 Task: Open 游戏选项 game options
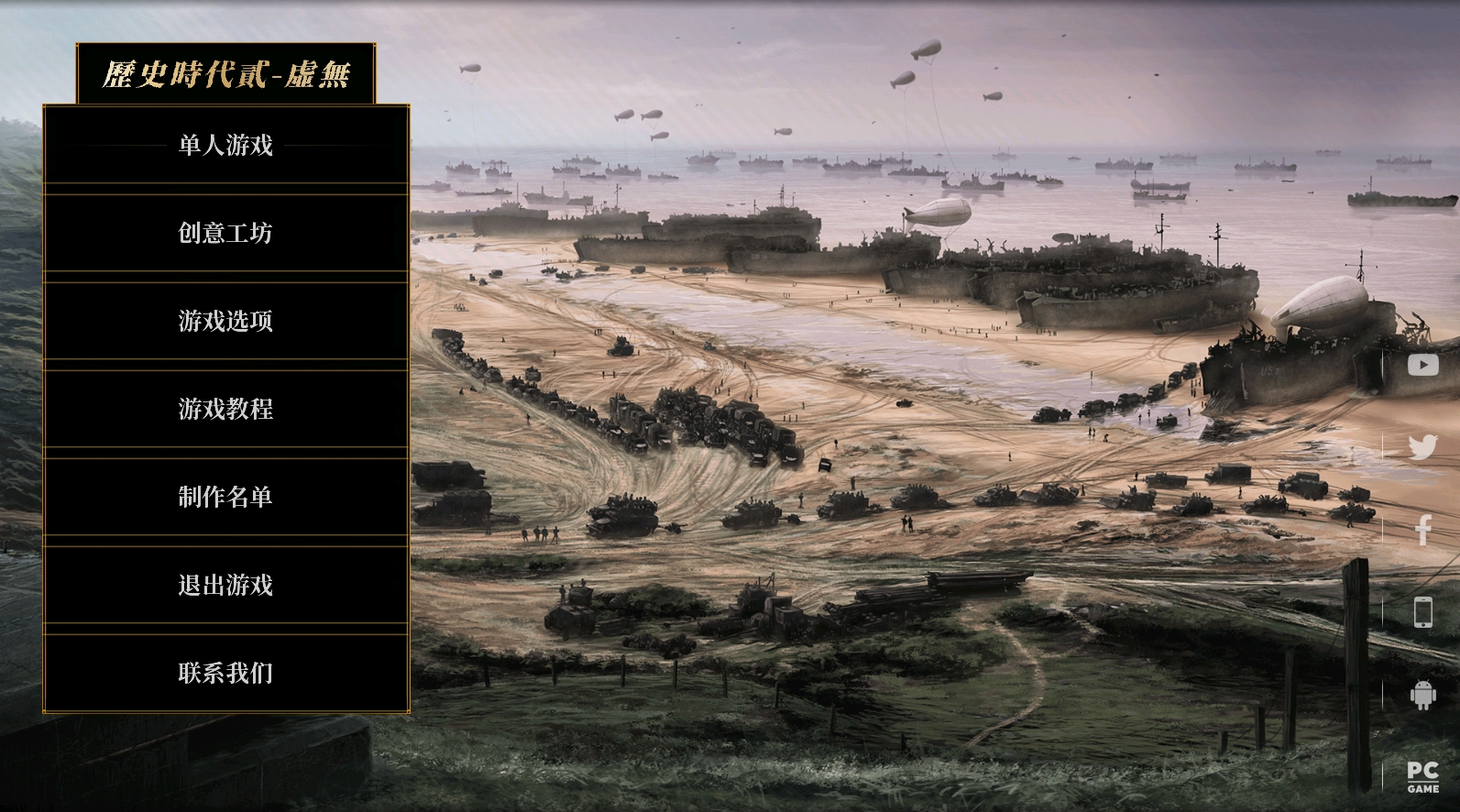225,321
